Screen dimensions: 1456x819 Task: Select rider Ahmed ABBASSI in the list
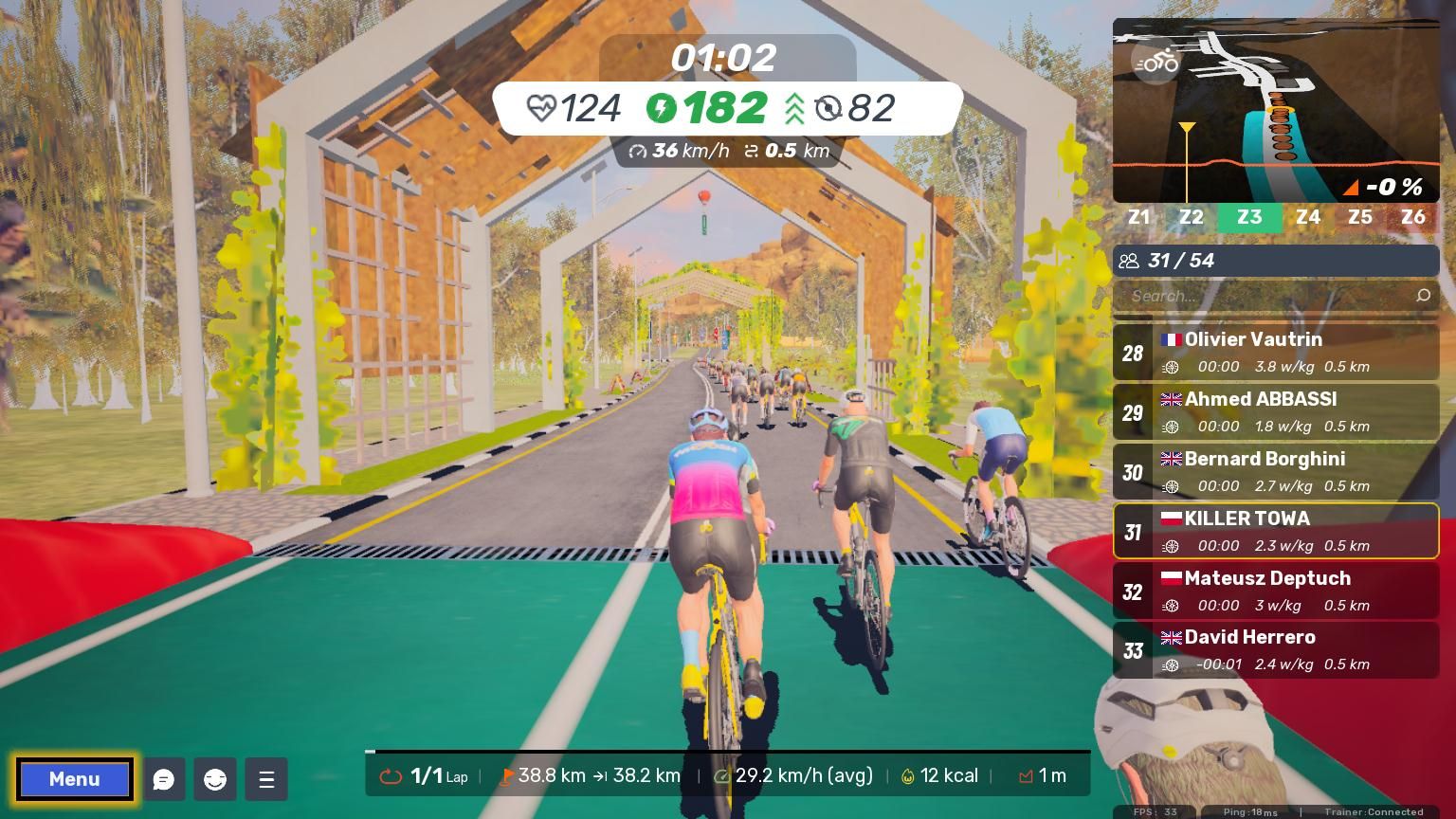(x=1276, y=411)
